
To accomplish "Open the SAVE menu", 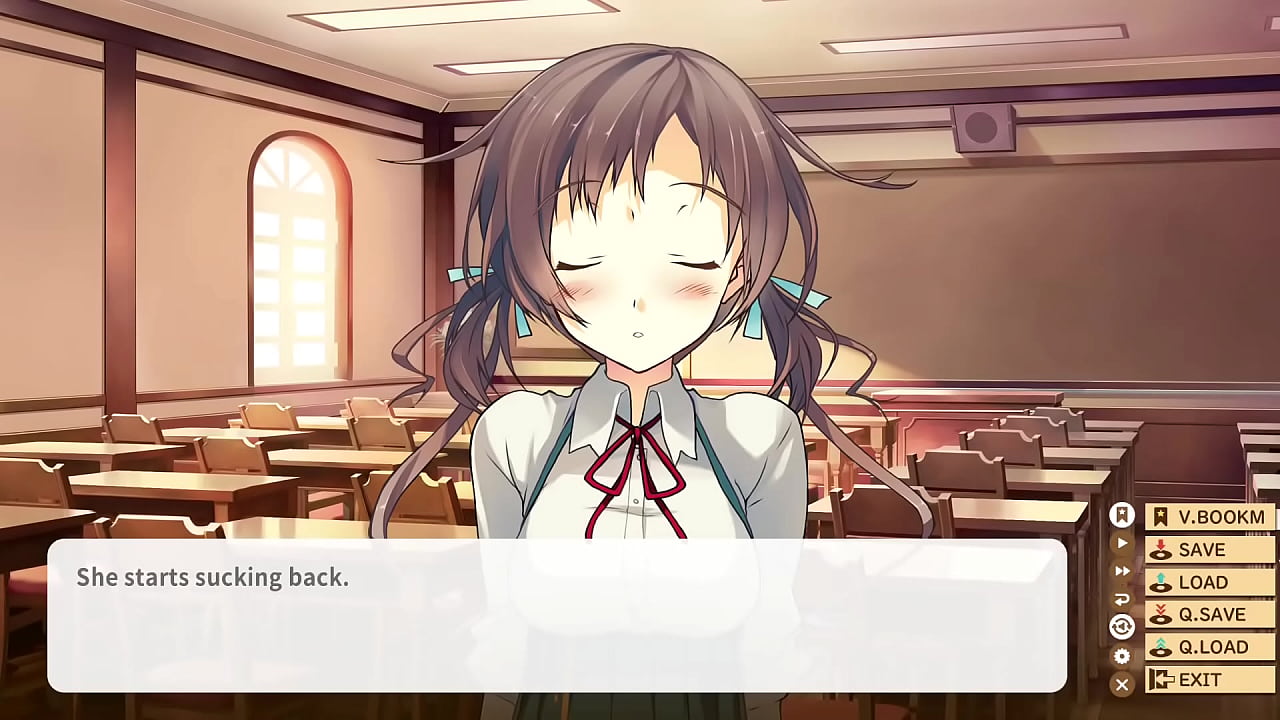I will pyautogui.click(x=1210, y=549).
